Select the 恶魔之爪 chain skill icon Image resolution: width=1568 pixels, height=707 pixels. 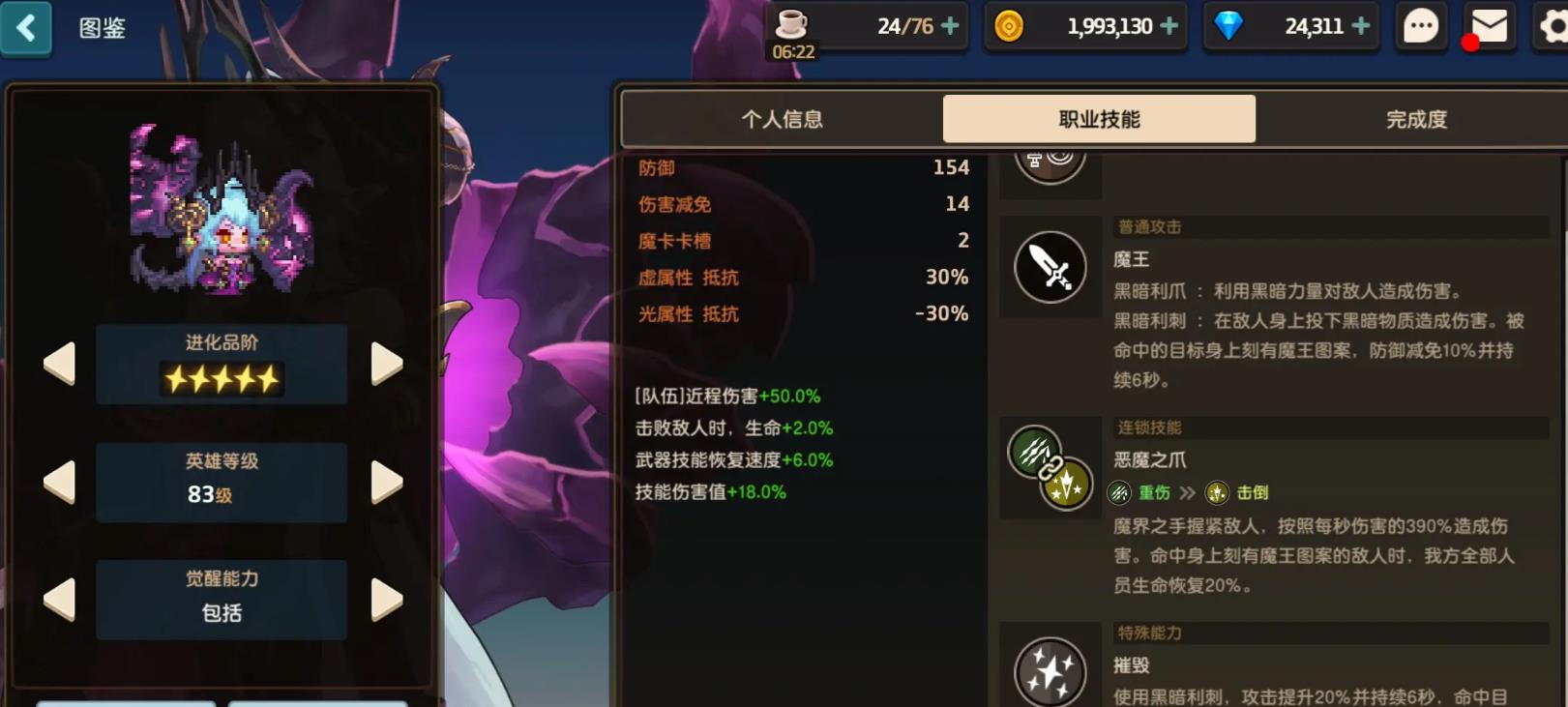tap(1050, 467)
